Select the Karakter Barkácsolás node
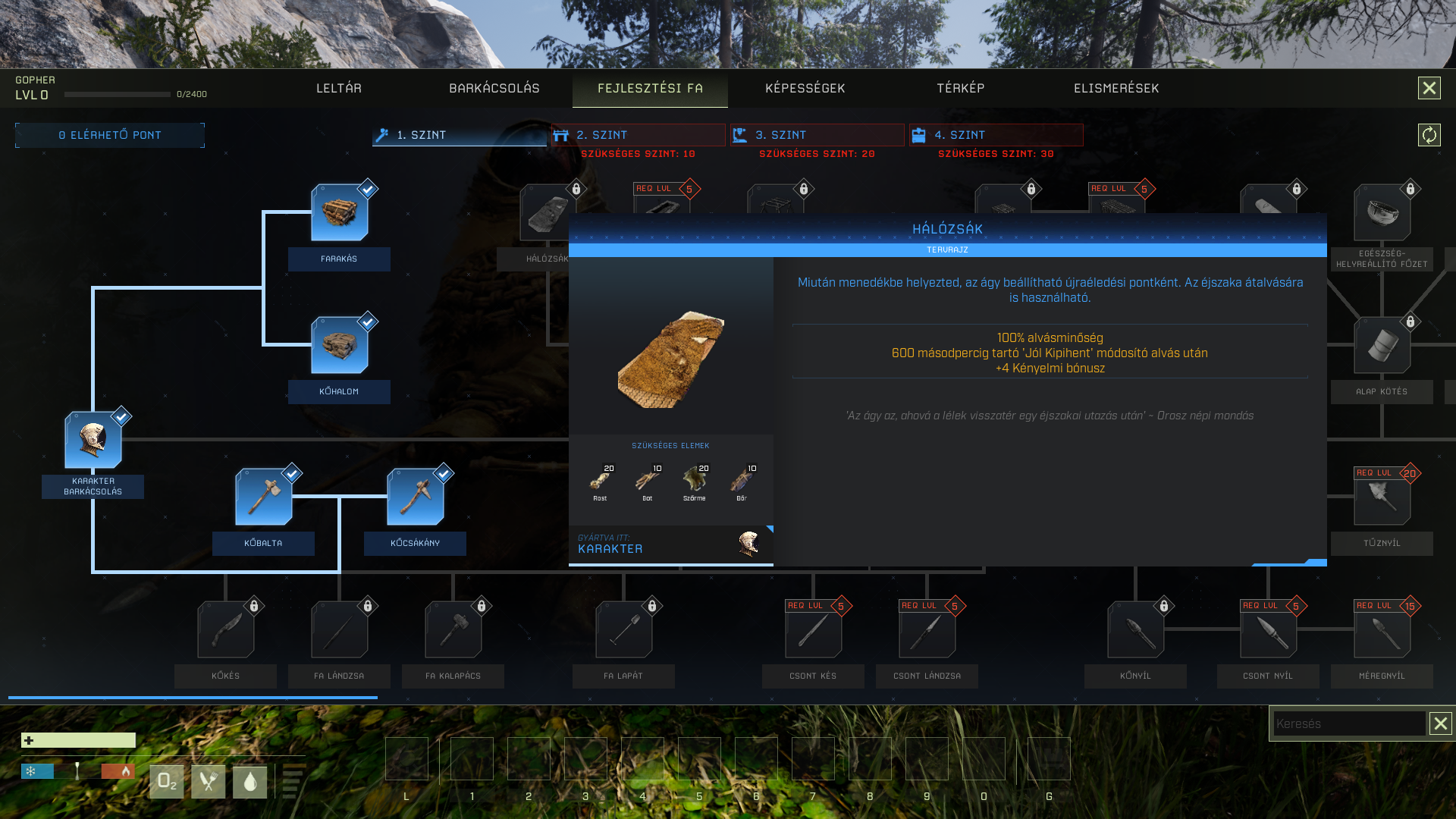Viewport: 1456px width, 819px height. coord(93,441)
